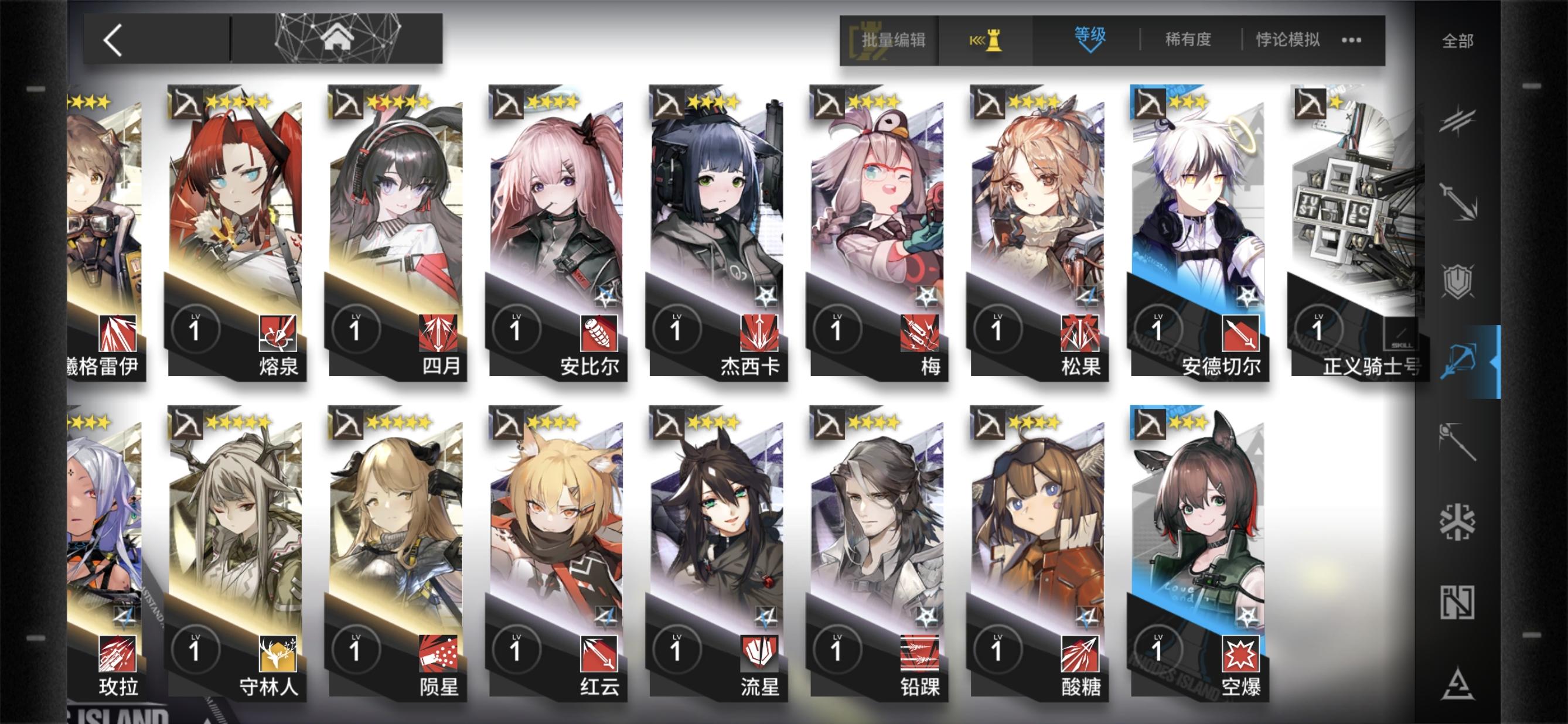Select the Defender class filter icon
Image resolution: width=1568 pixels, height=724 pixels.
tap(1458, 278)
